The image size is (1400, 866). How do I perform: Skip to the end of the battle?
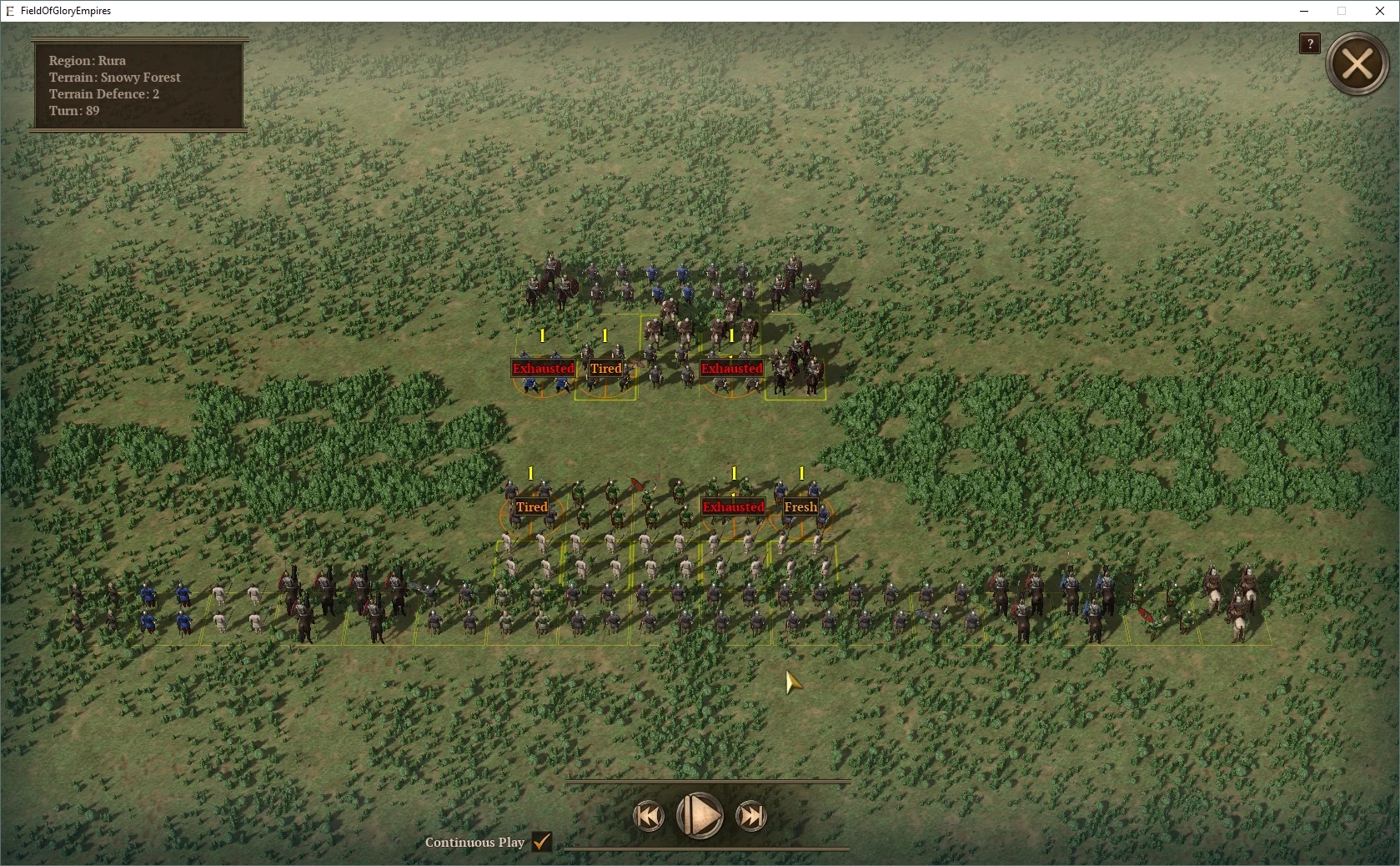click(x=751, y=817)
